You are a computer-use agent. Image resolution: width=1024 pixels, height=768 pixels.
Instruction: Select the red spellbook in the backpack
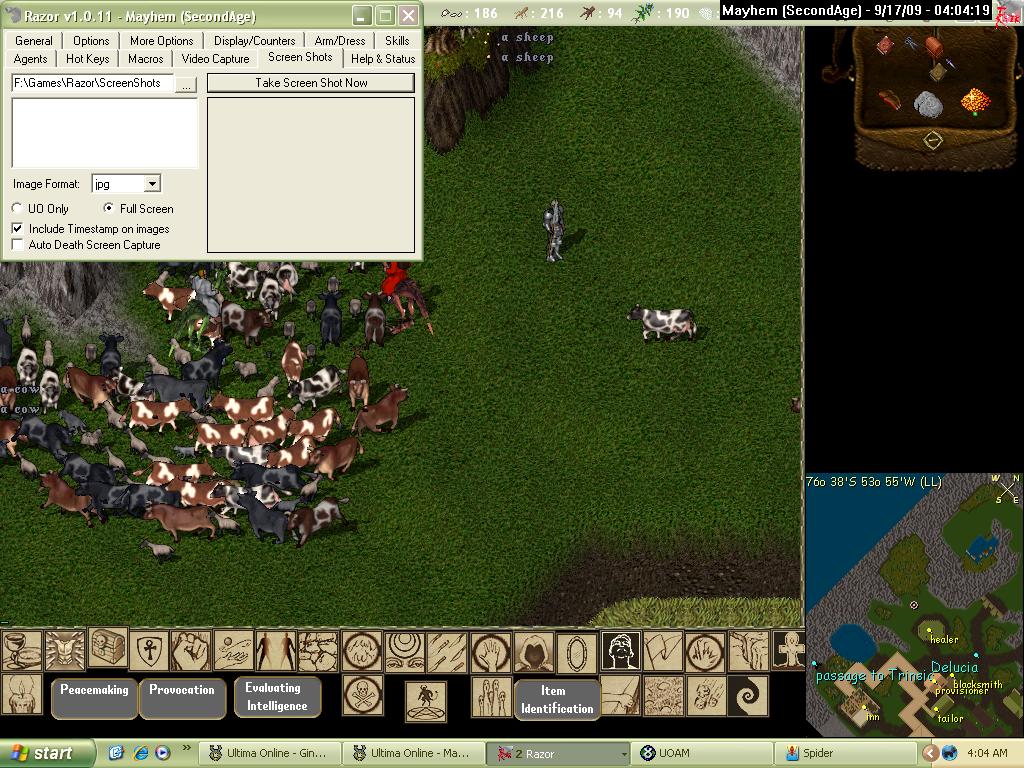pyautogui.click(x=885, y=45)
